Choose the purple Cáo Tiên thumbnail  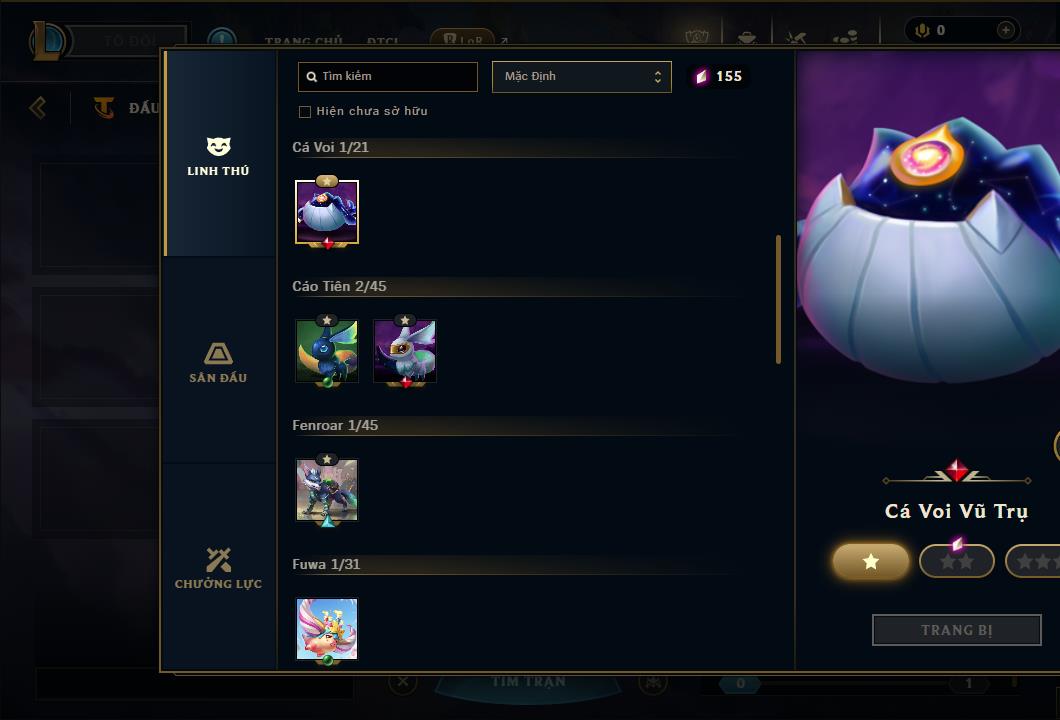[405, 351]
